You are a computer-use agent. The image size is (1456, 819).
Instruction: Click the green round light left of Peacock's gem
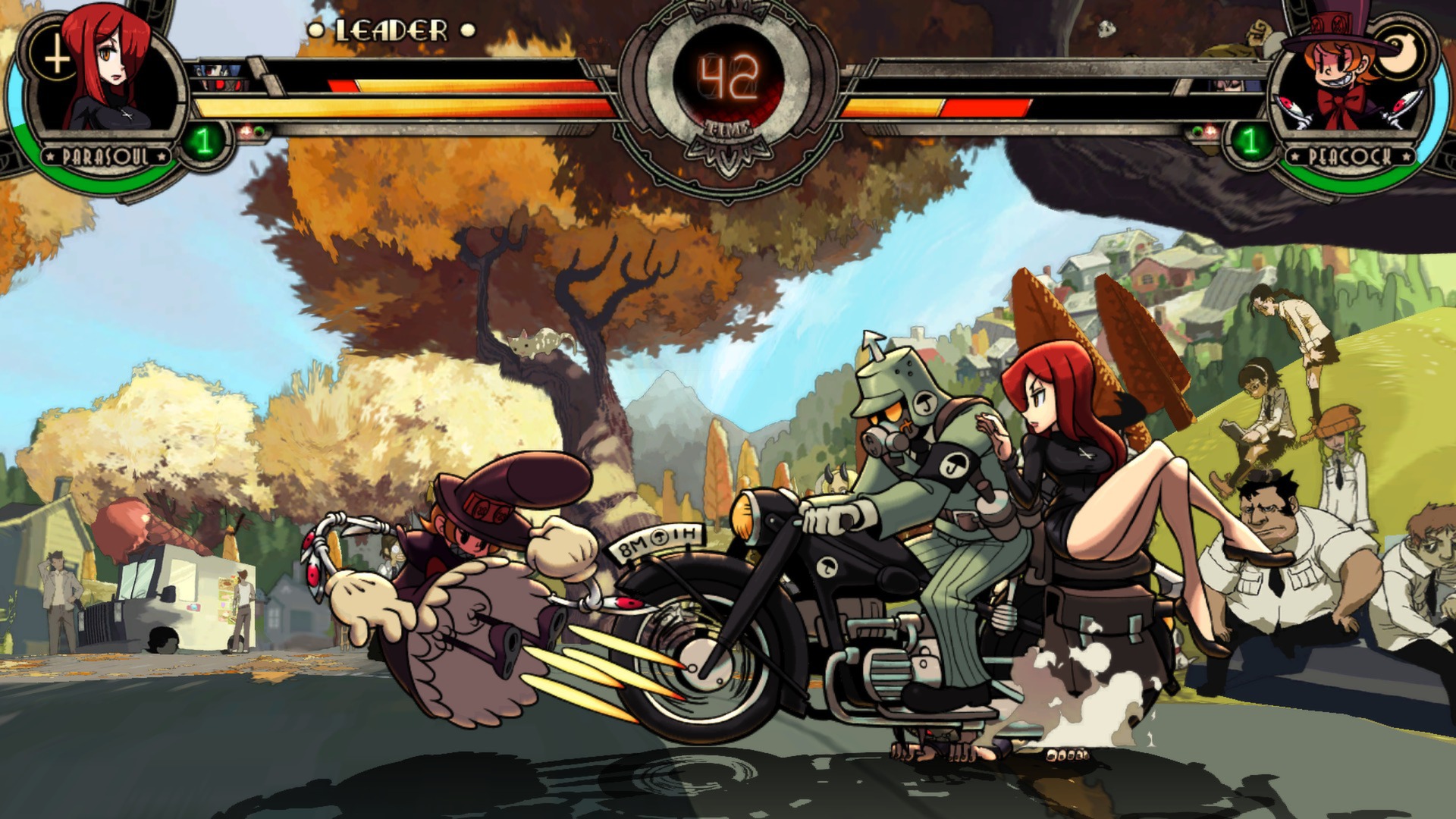coord(1197,130)
